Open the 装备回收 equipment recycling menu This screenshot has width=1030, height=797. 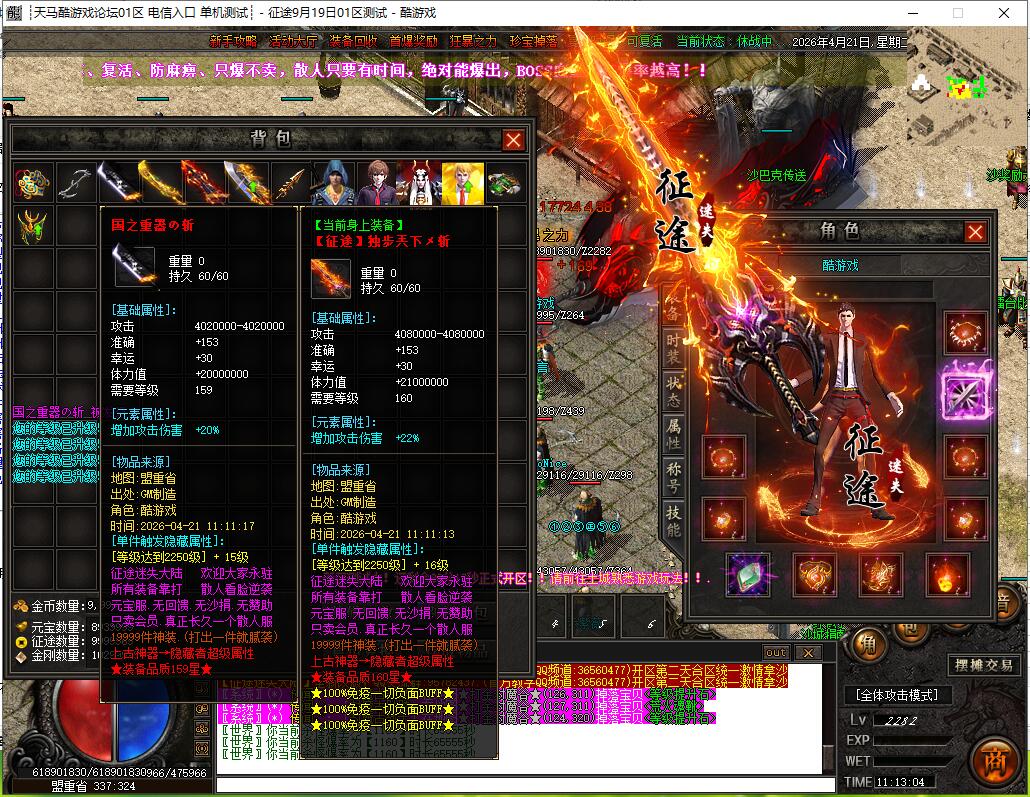[353, 42]
